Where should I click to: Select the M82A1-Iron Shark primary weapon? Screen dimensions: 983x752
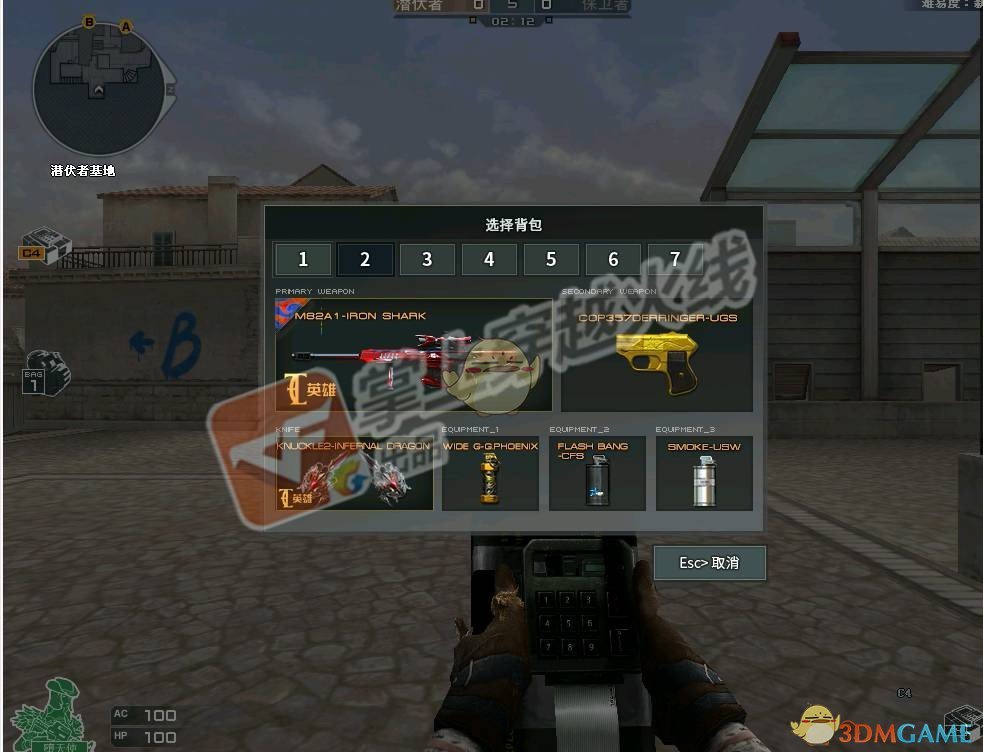pyautogui.click(x=414, y=356)
